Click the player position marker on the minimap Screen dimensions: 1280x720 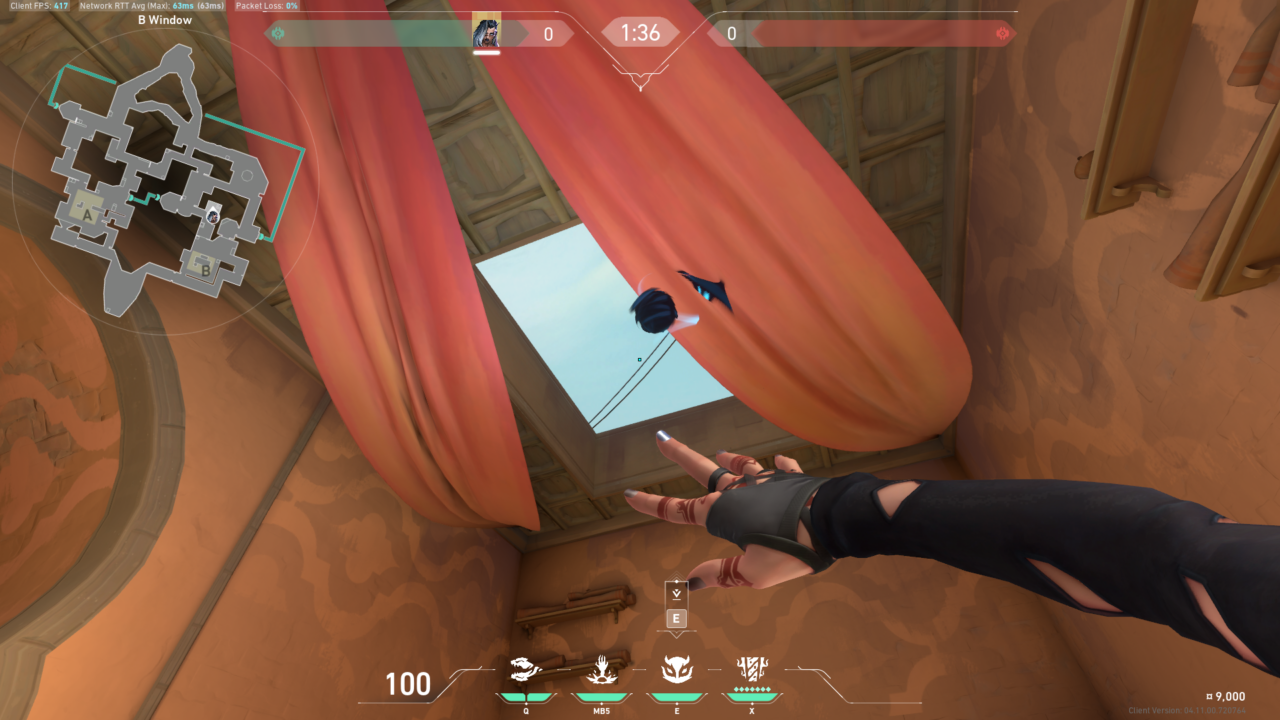(x=213, y=215)
